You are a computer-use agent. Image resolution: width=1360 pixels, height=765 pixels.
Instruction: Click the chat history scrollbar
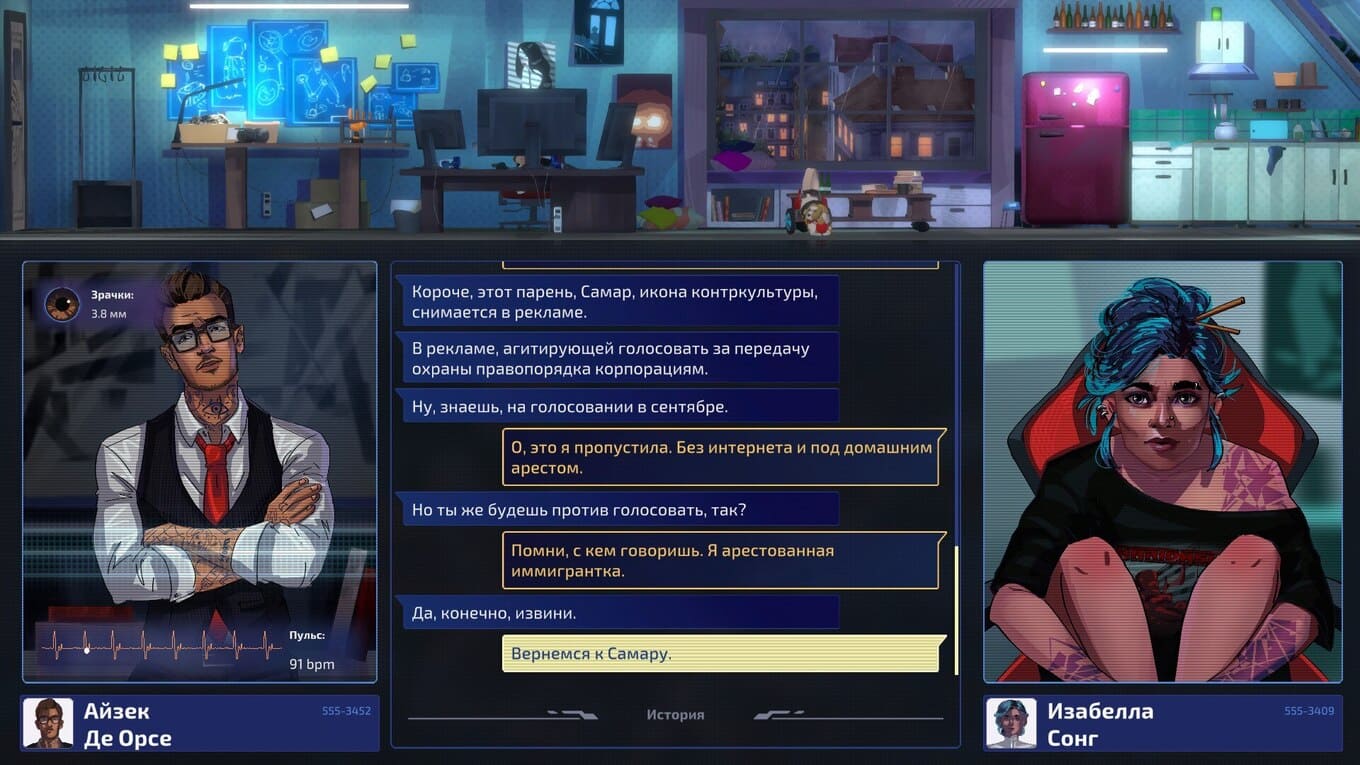pos(957,610)
